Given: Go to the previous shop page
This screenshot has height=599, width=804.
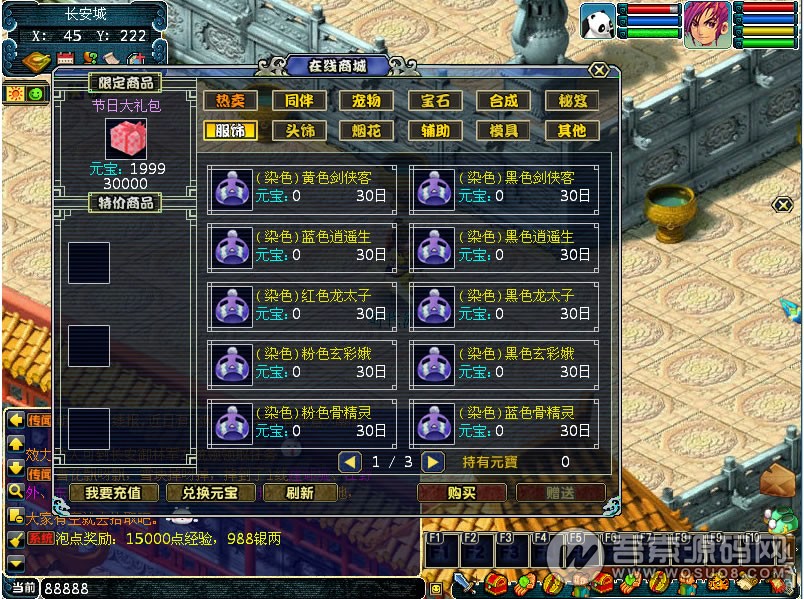Looking at the screenshot, I should point(350,462).
